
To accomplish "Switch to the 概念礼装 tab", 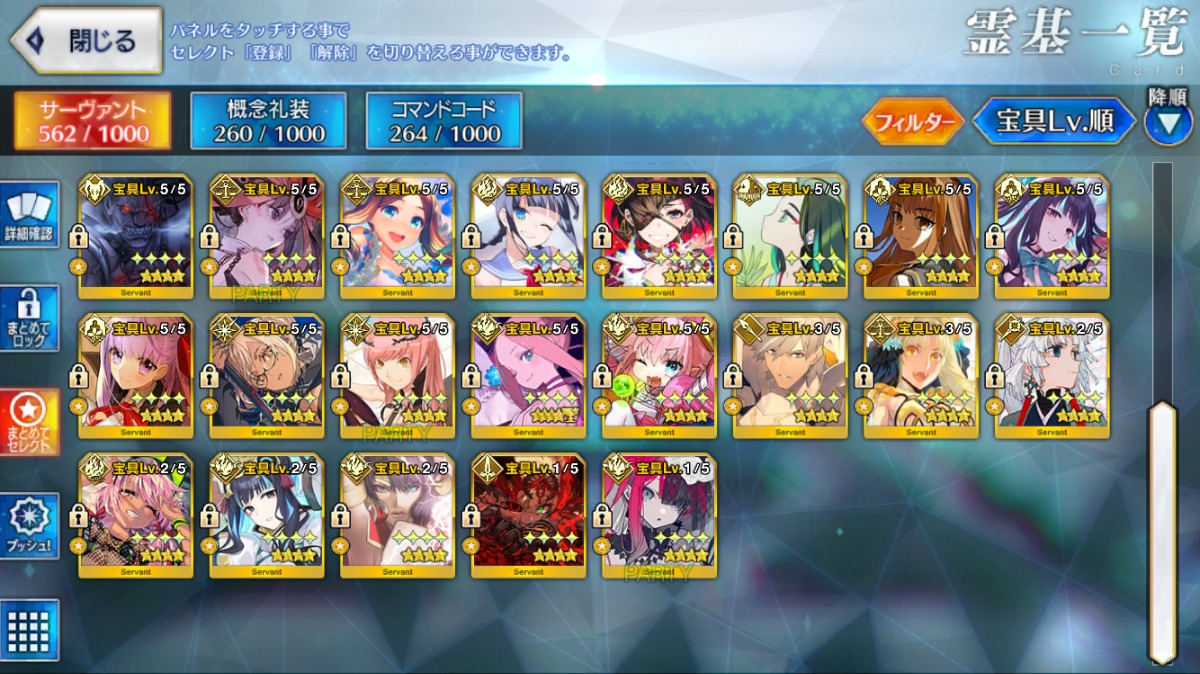I will [268, 121].
